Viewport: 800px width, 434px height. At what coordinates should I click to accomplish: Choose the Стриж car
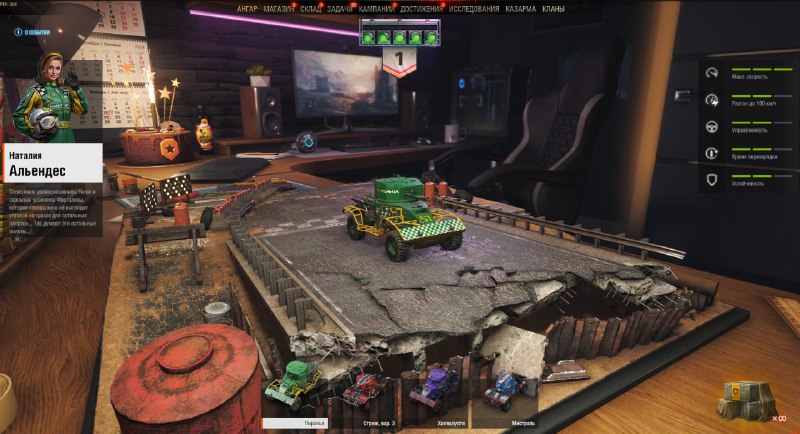[364, 390]
